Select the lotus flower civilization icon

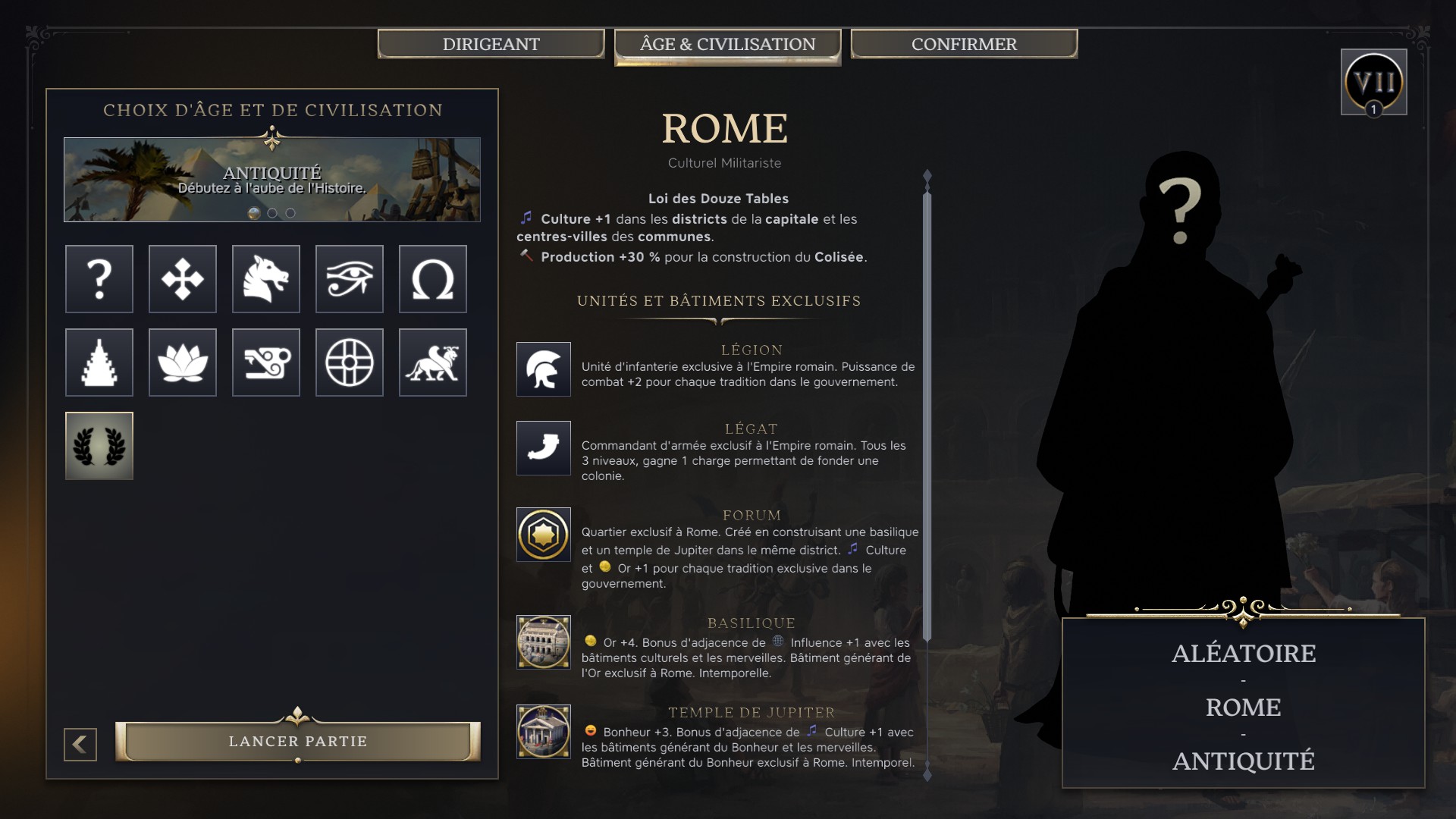pos(182,362)
